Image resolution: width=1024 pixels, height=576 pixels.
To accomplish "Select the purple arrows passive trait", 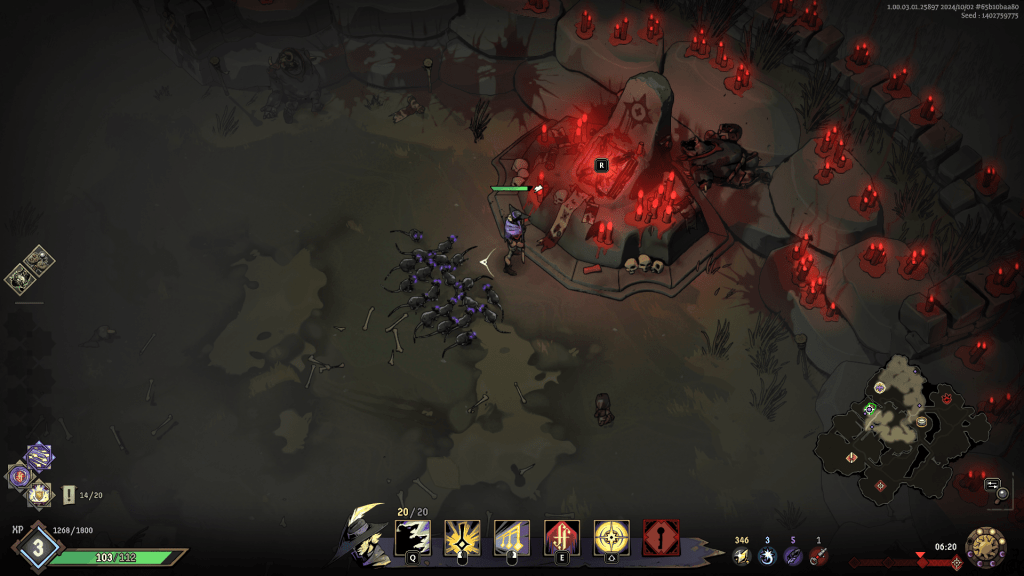I will point(39,457).
